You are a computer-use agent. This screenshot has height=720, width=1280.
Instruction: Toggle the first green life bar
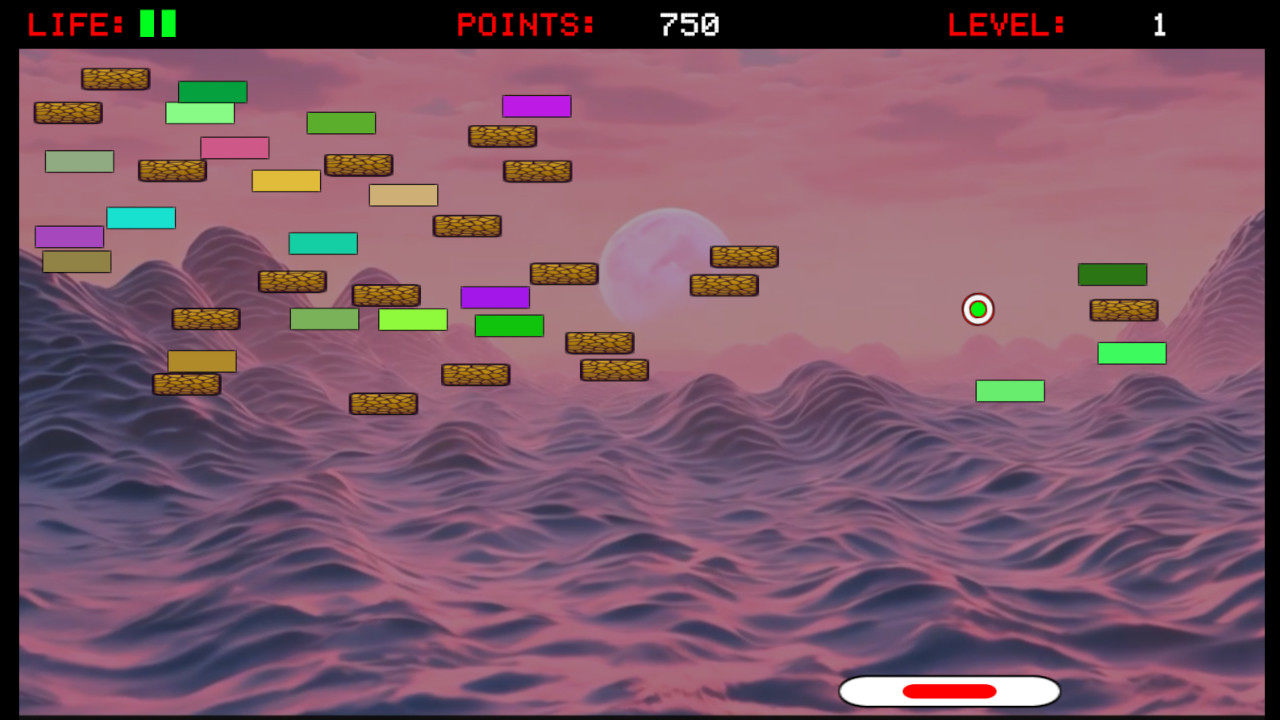[147, 21]
